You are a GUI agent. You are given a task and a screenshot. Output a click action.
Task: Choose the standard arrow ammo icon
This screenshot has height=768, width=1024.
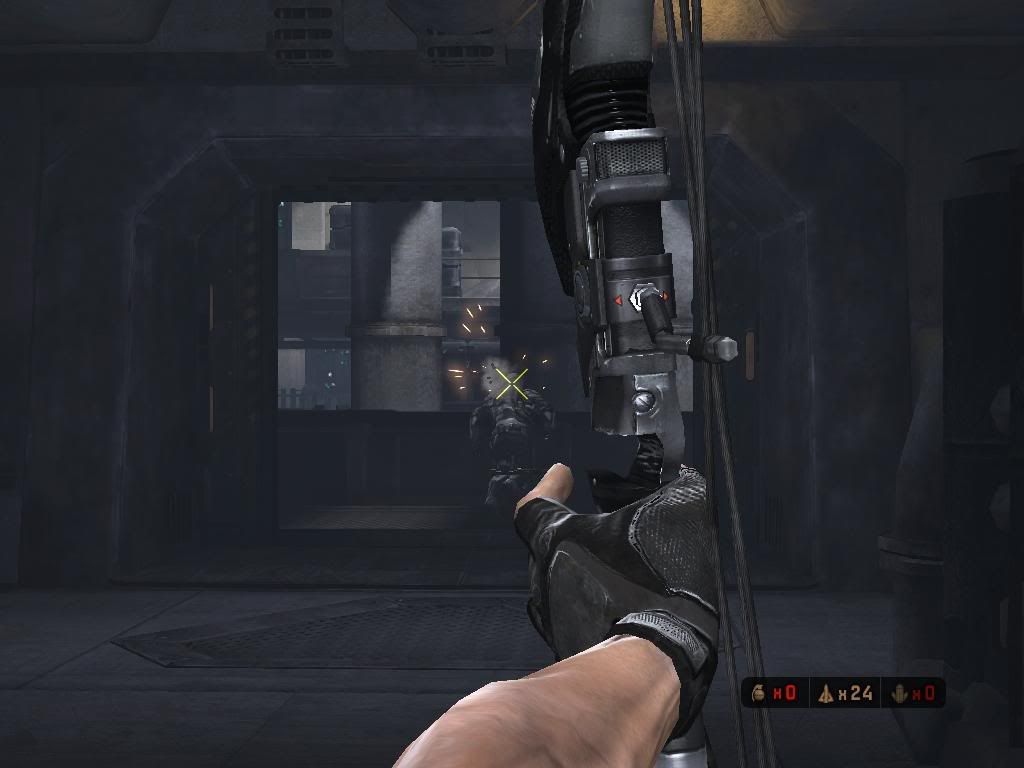point(826,693)
